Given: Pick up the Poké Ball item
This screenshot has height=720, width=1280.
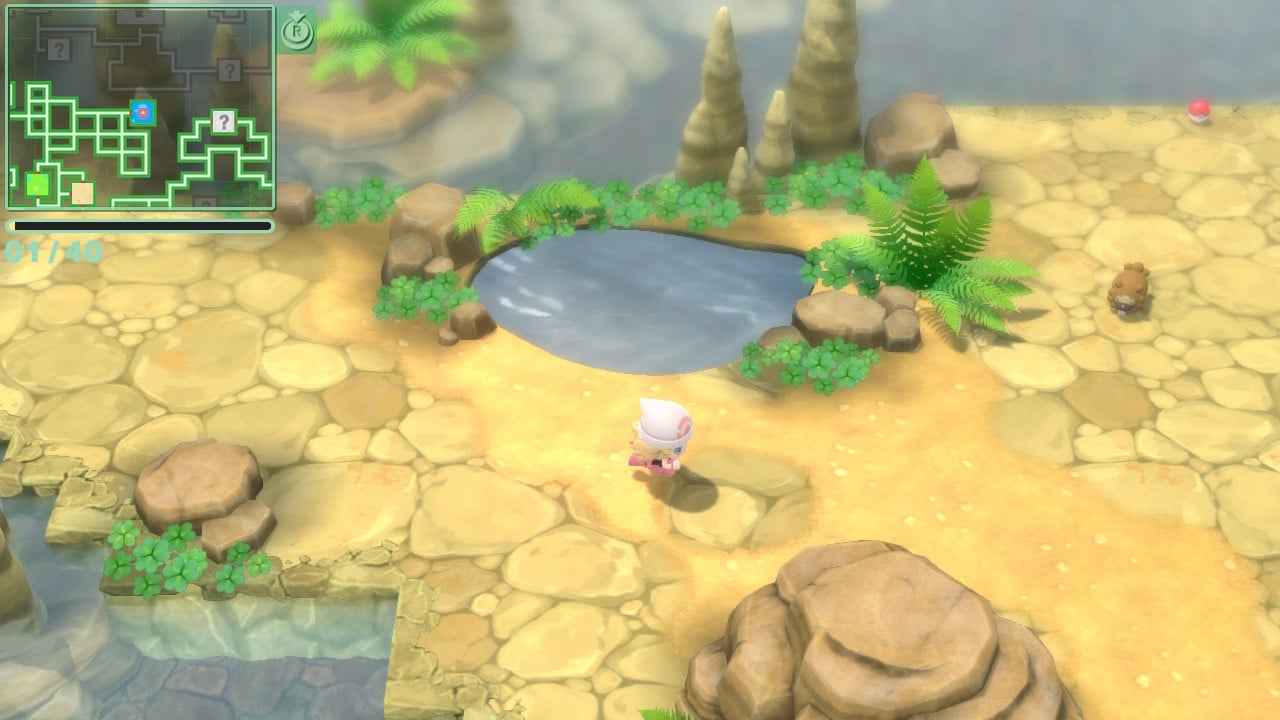Looking at the screenshot, I should tap(1199, 110).
